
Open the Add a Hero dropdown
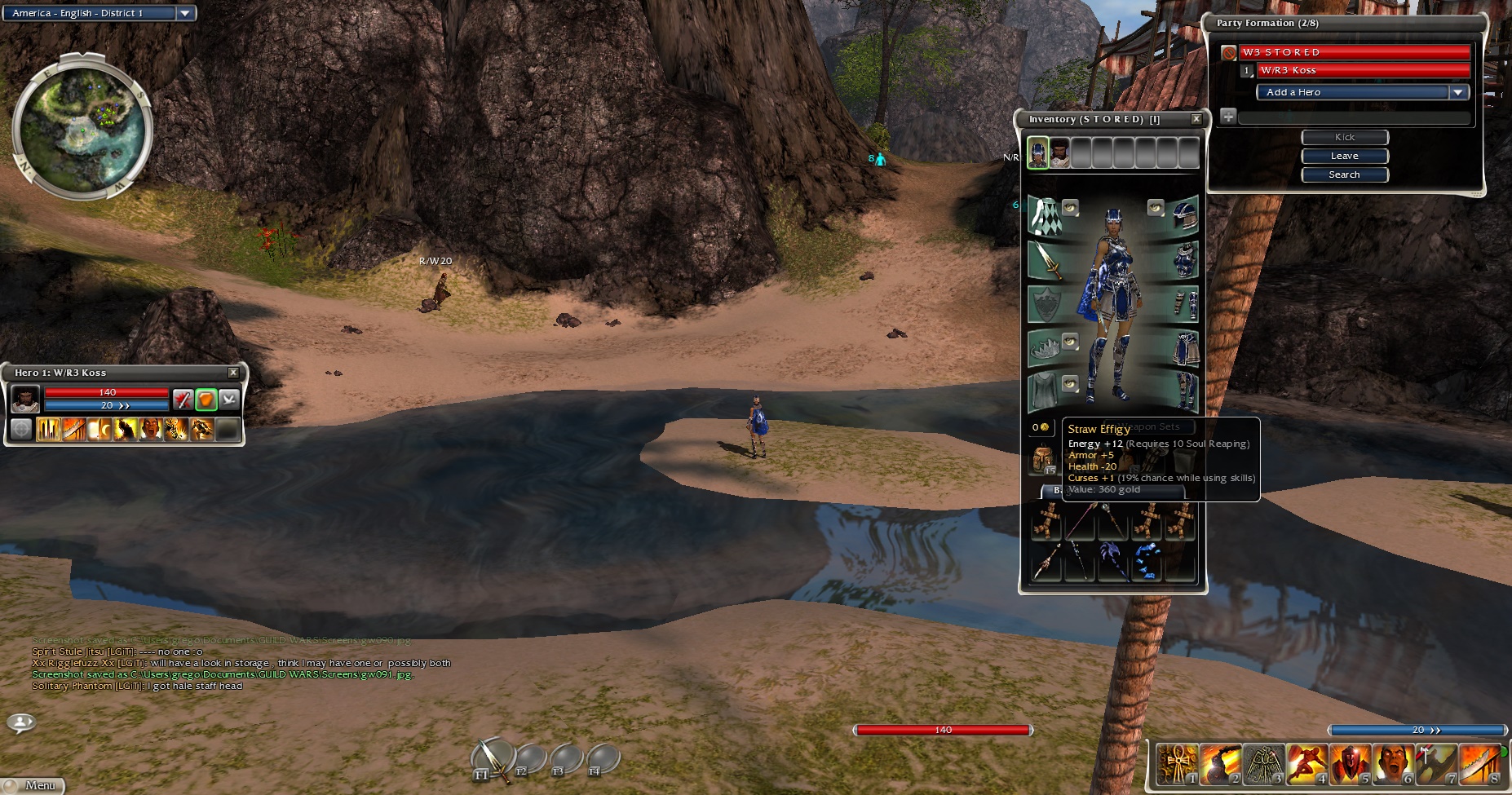point(1458,92)
